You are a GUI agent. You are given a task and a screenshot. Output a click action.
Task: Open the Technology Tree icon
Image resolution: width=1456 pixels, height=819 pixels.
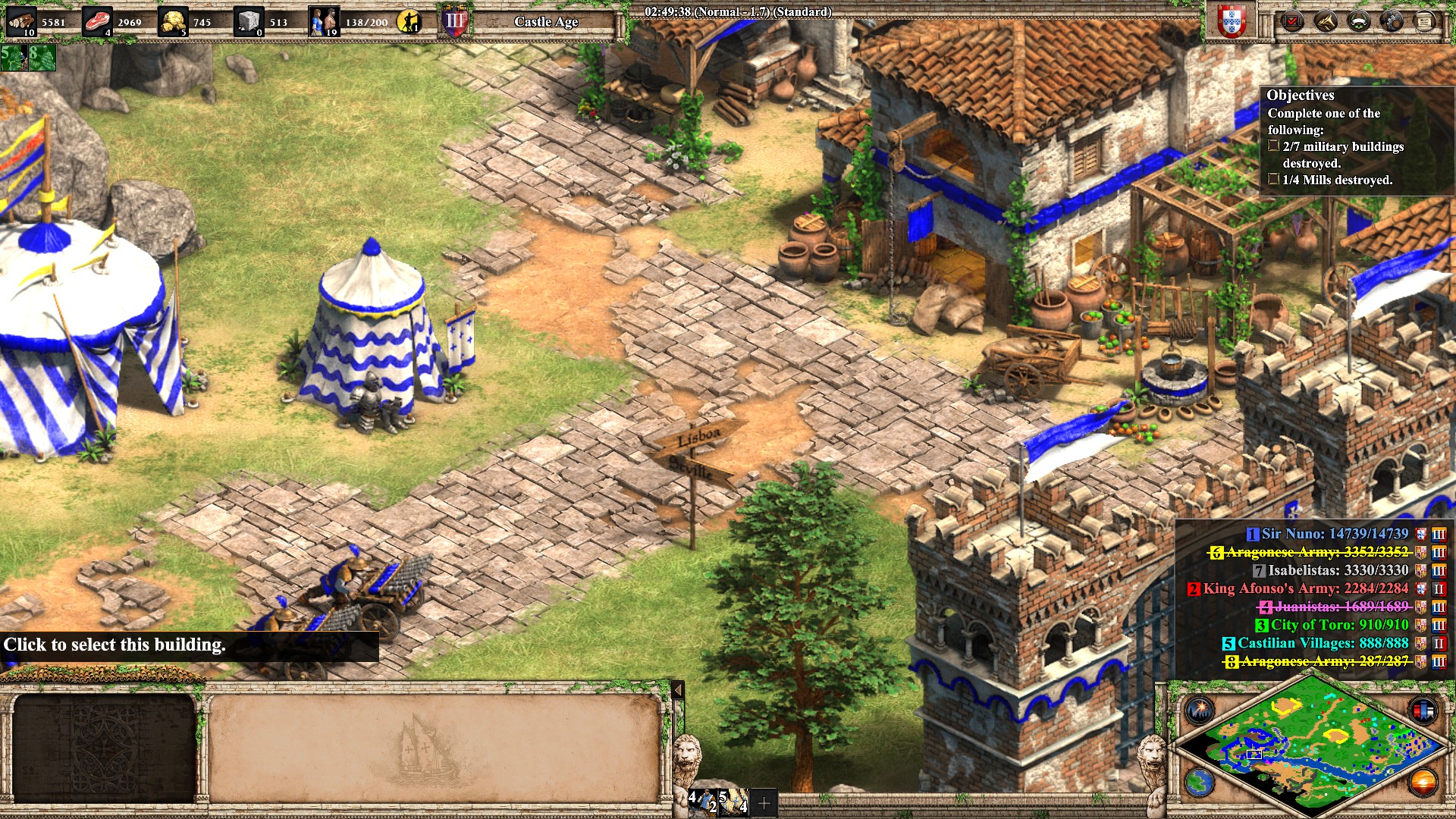(x=1392, y=20)
